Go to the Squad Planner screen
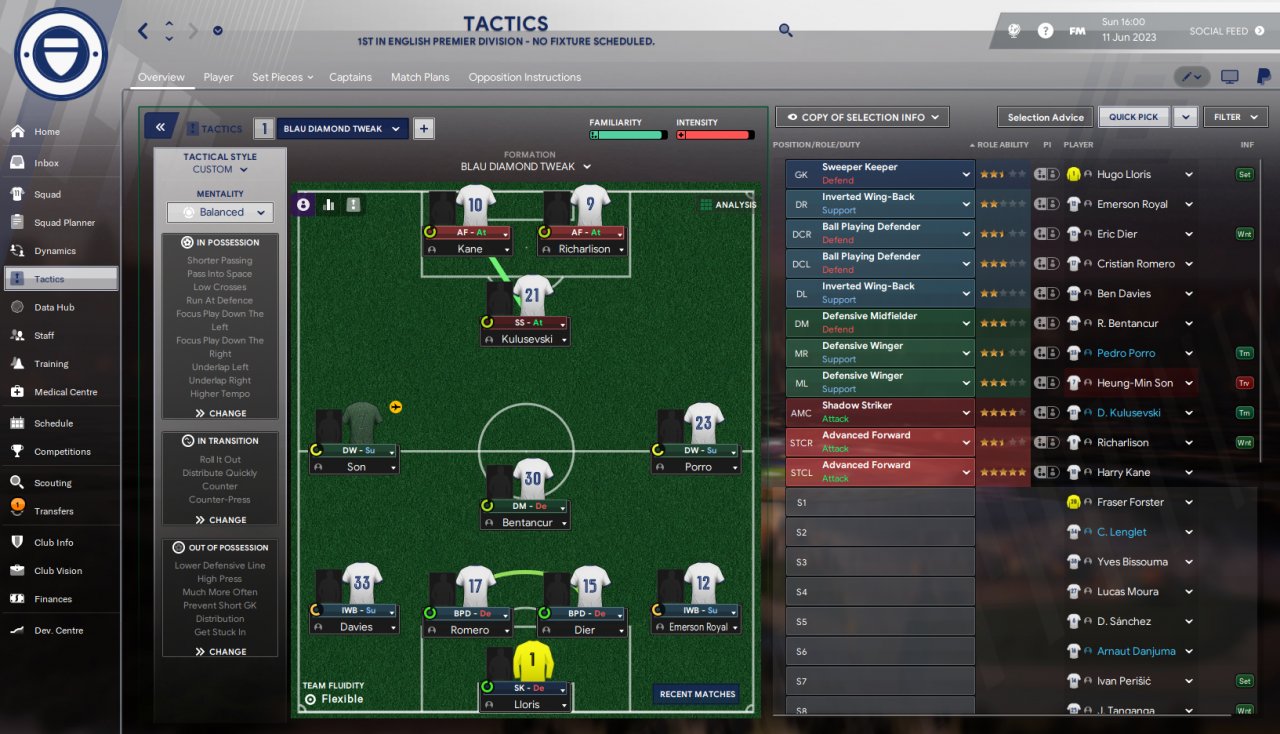Screen dimensions: 1280x734 pos(64,223)
